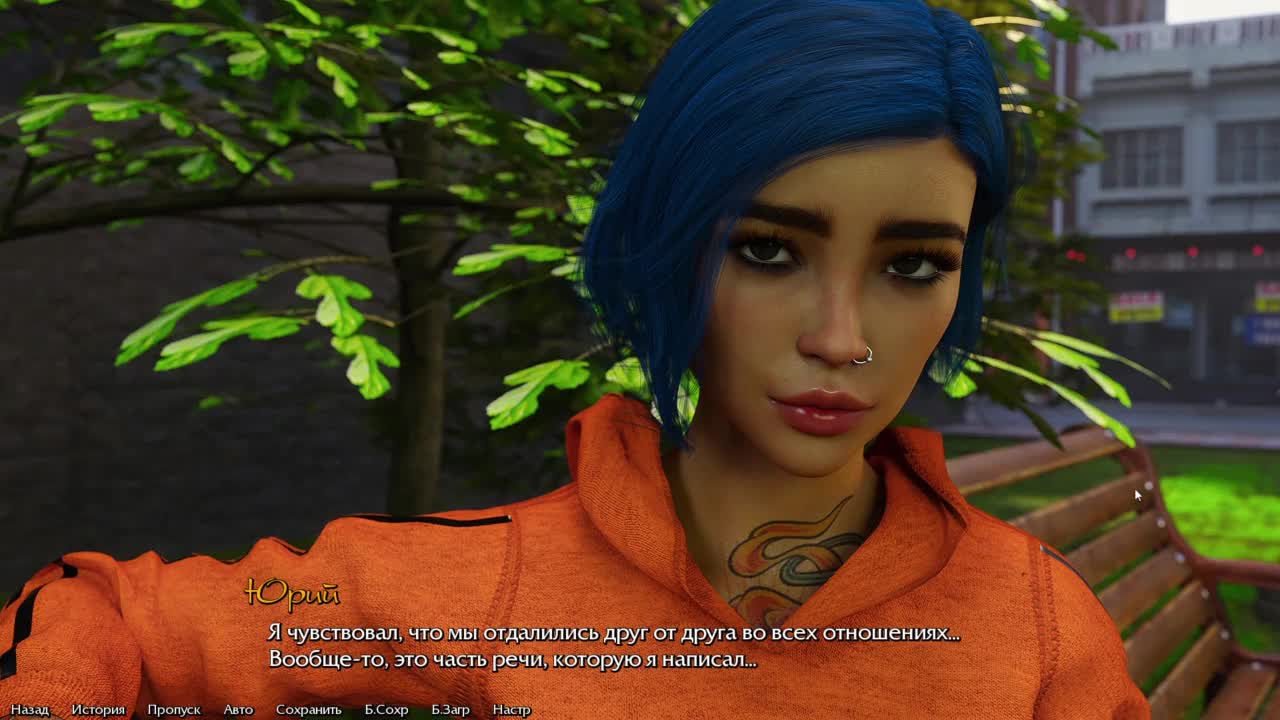Toggle Авто auto-advance mode

238,709
